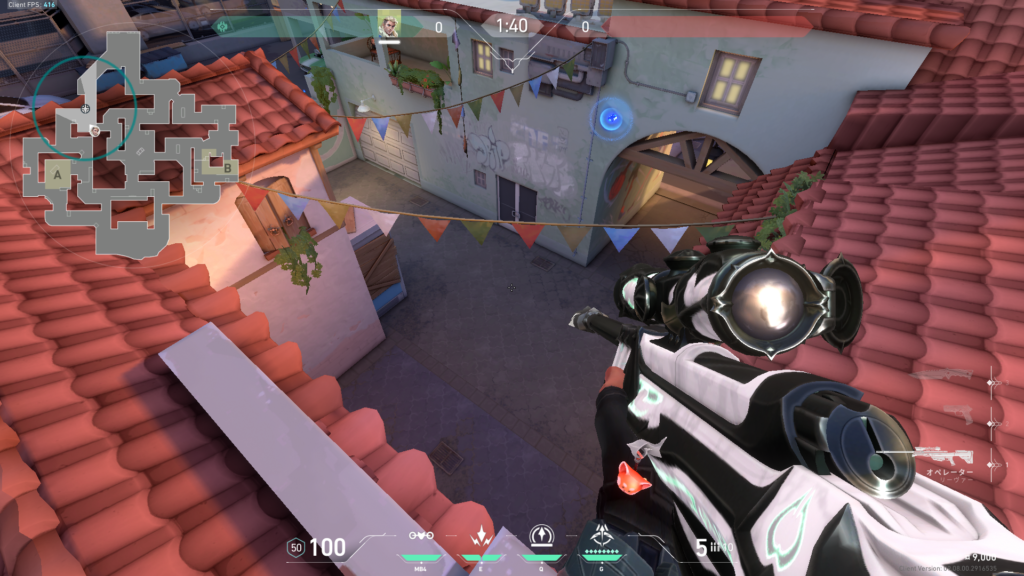1024x576 pixels.
Task: Click the green team emblem icon in top bar
Action: coord(222,25)
